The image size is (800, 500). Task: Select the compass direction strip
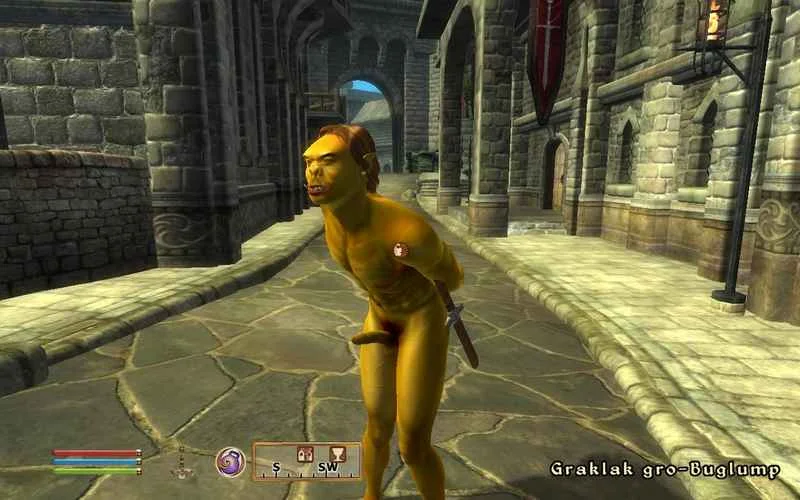[x=306, y=462]
